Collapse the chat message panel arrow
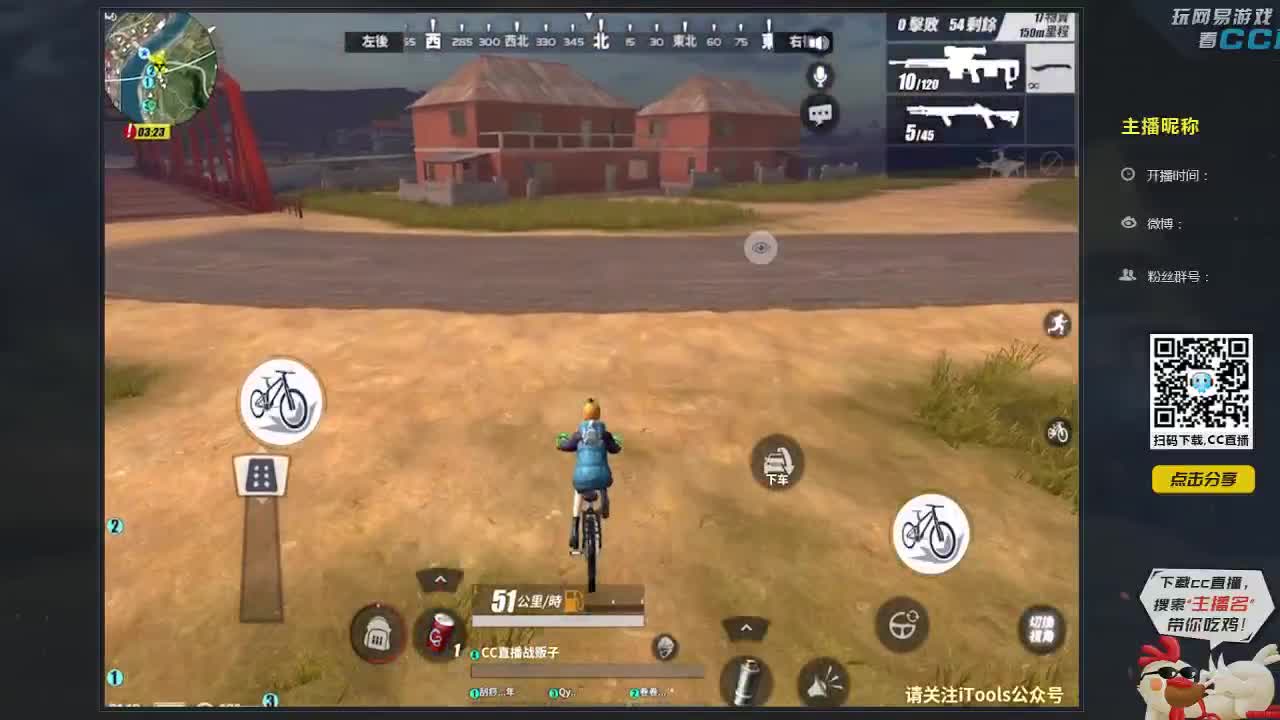The image size is (1280, 720). click(663, 648)
